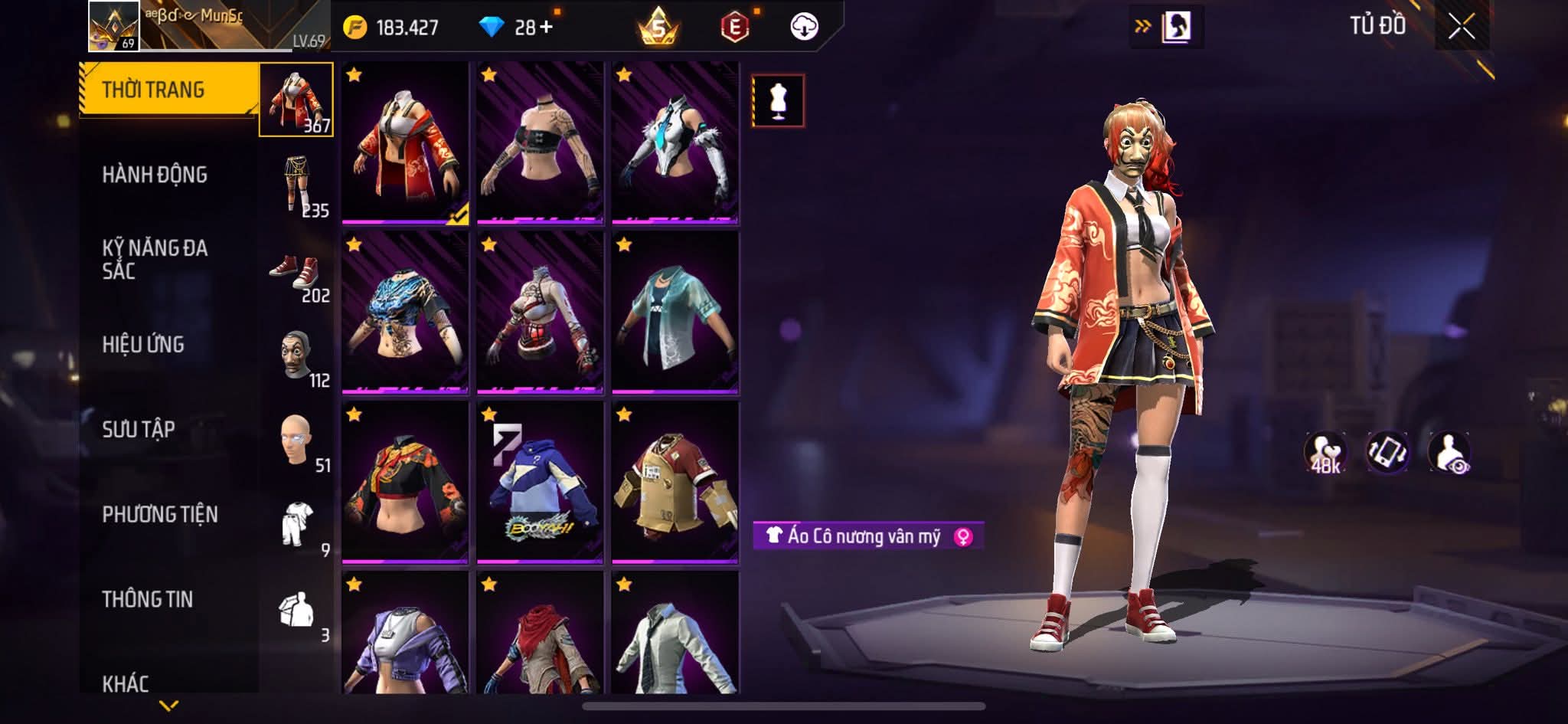Open the mask subcategory
The height and width of the screenshot is (724, 1568).
(297, 357)
